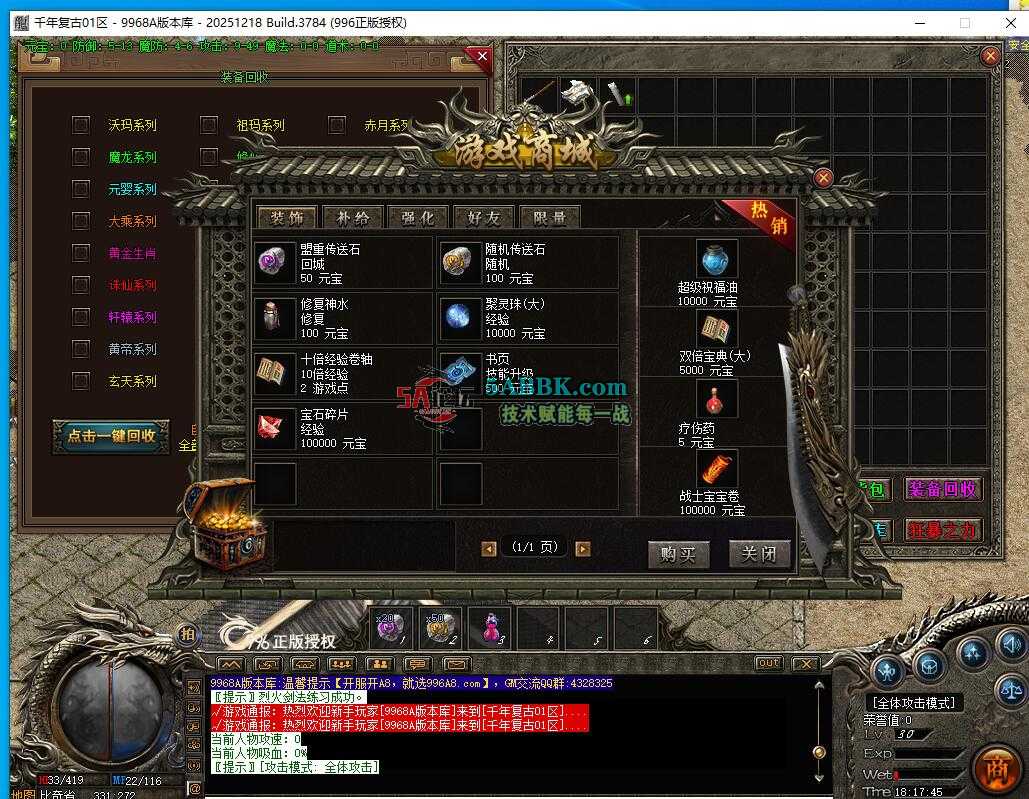This screenshot has height=799, width=1029.
Task: Use the red potion in hotbar slot 3
Action: [489, 627]
